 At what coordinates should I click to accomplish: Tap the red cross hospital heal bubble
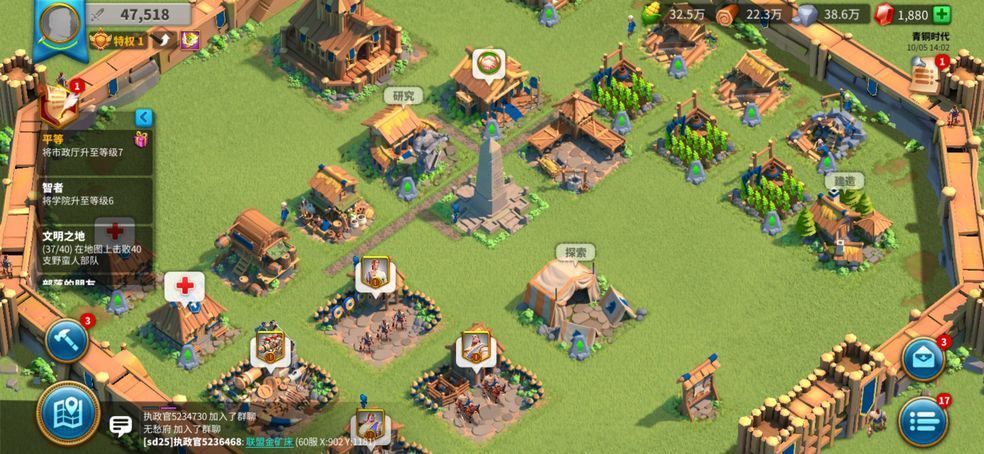184,286
